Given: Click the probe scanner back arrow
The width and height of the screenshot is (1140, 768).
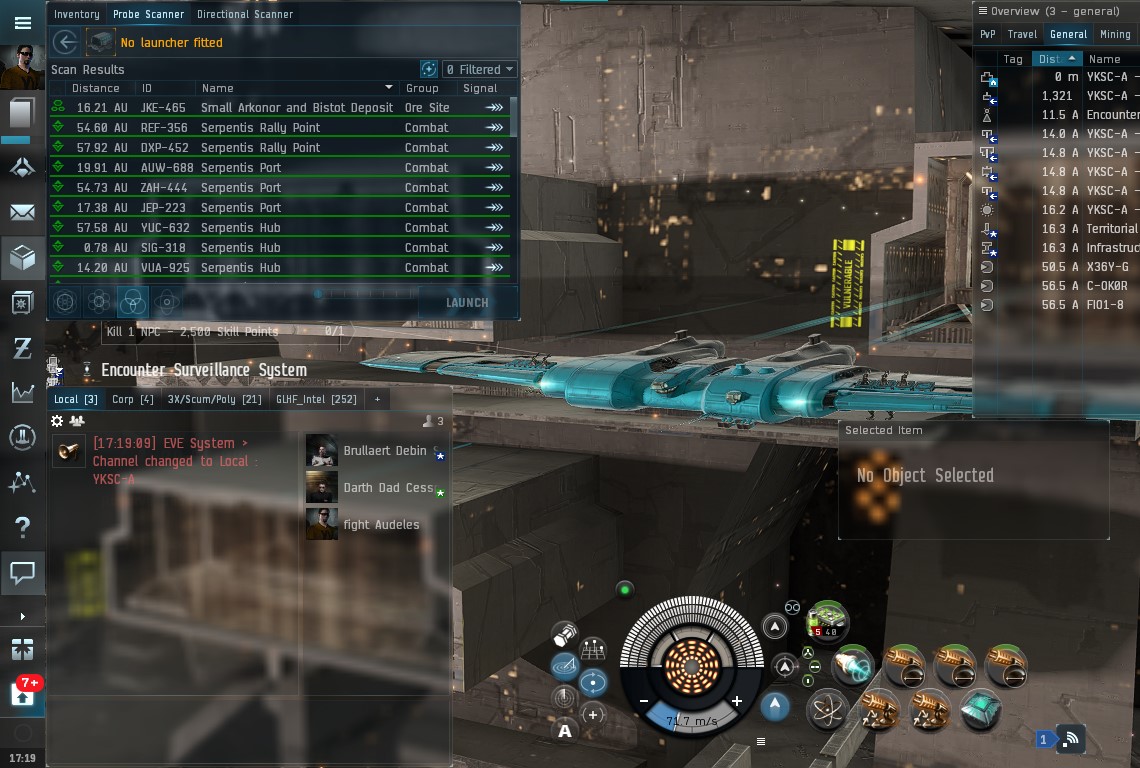Looking at the screenshot, I should pos(66,42).
